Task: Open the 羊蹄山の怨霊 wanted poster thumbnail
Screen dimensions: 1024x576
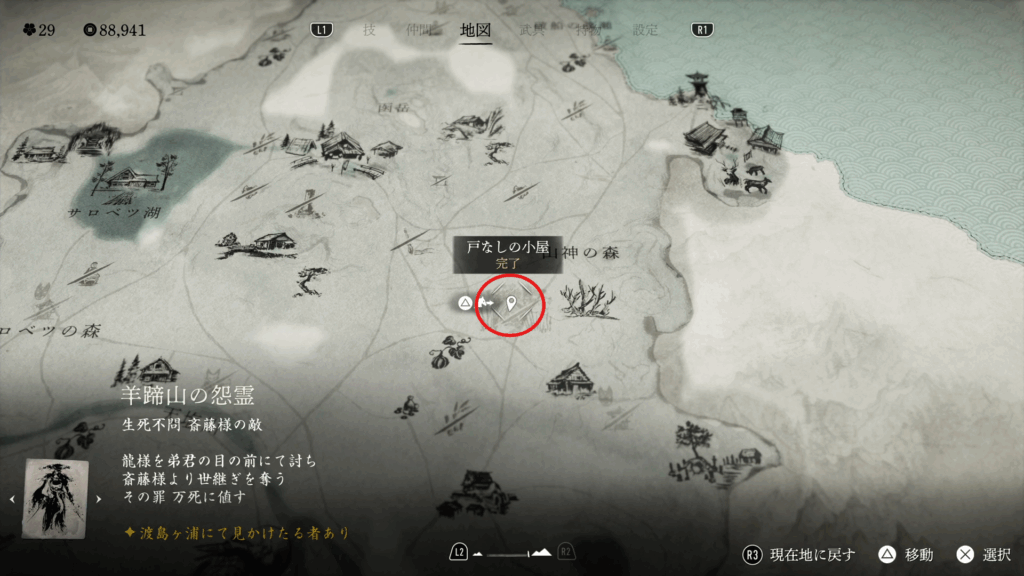Action: click(x=56, y=498)
